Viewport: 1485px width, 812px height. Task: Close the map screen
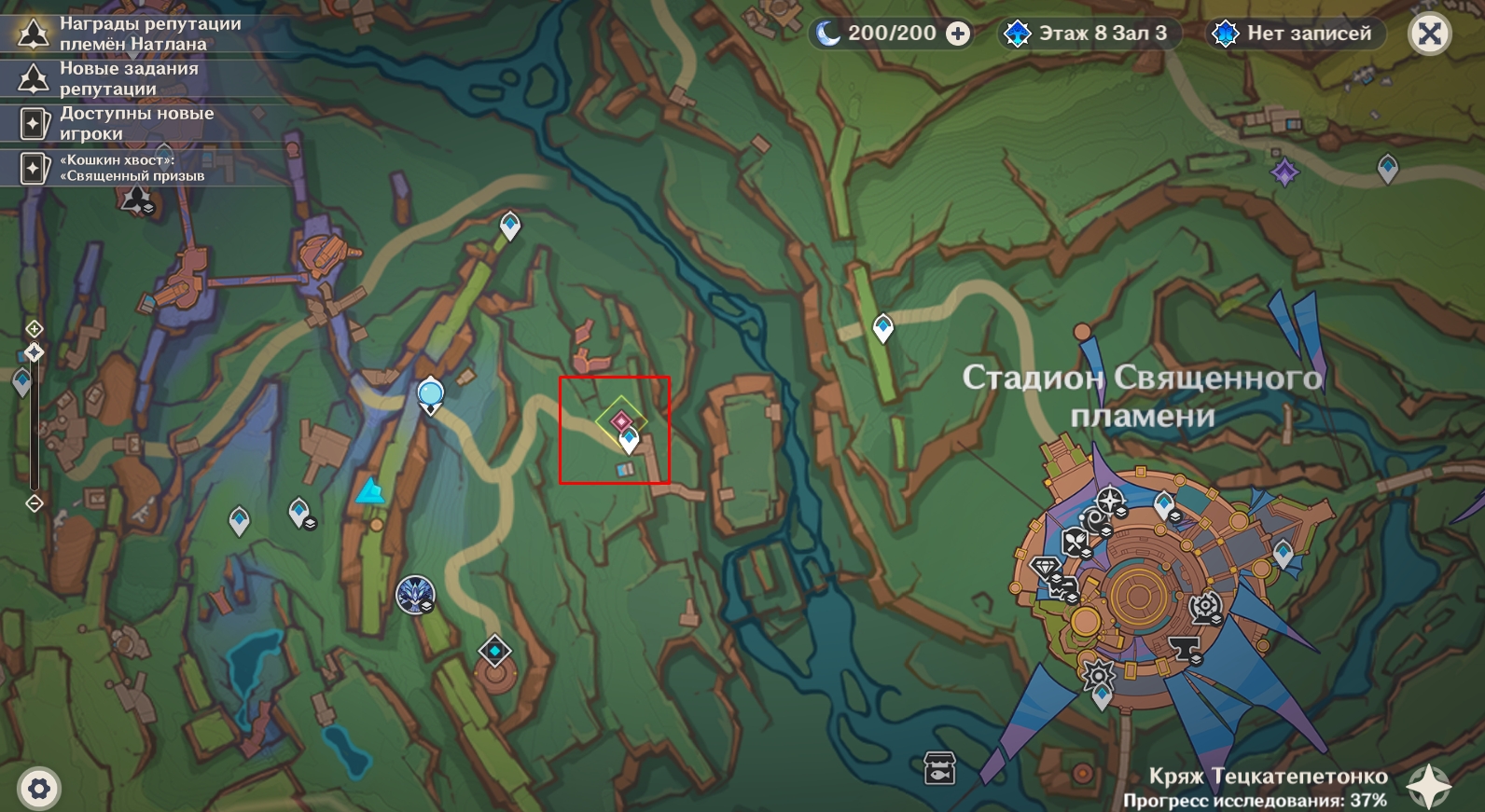[1429, 34]
